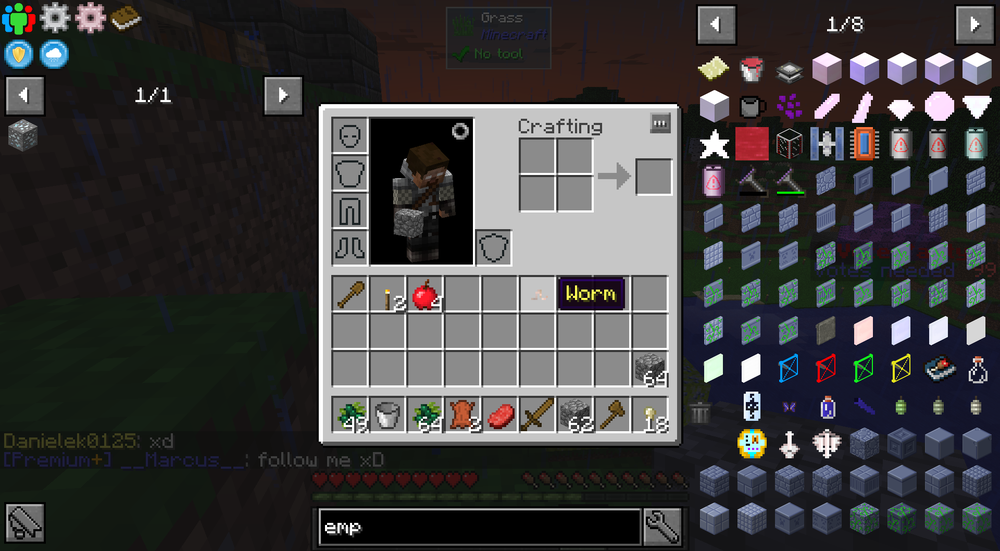Click the item search box containing "emp"

[x=479, y=526]
